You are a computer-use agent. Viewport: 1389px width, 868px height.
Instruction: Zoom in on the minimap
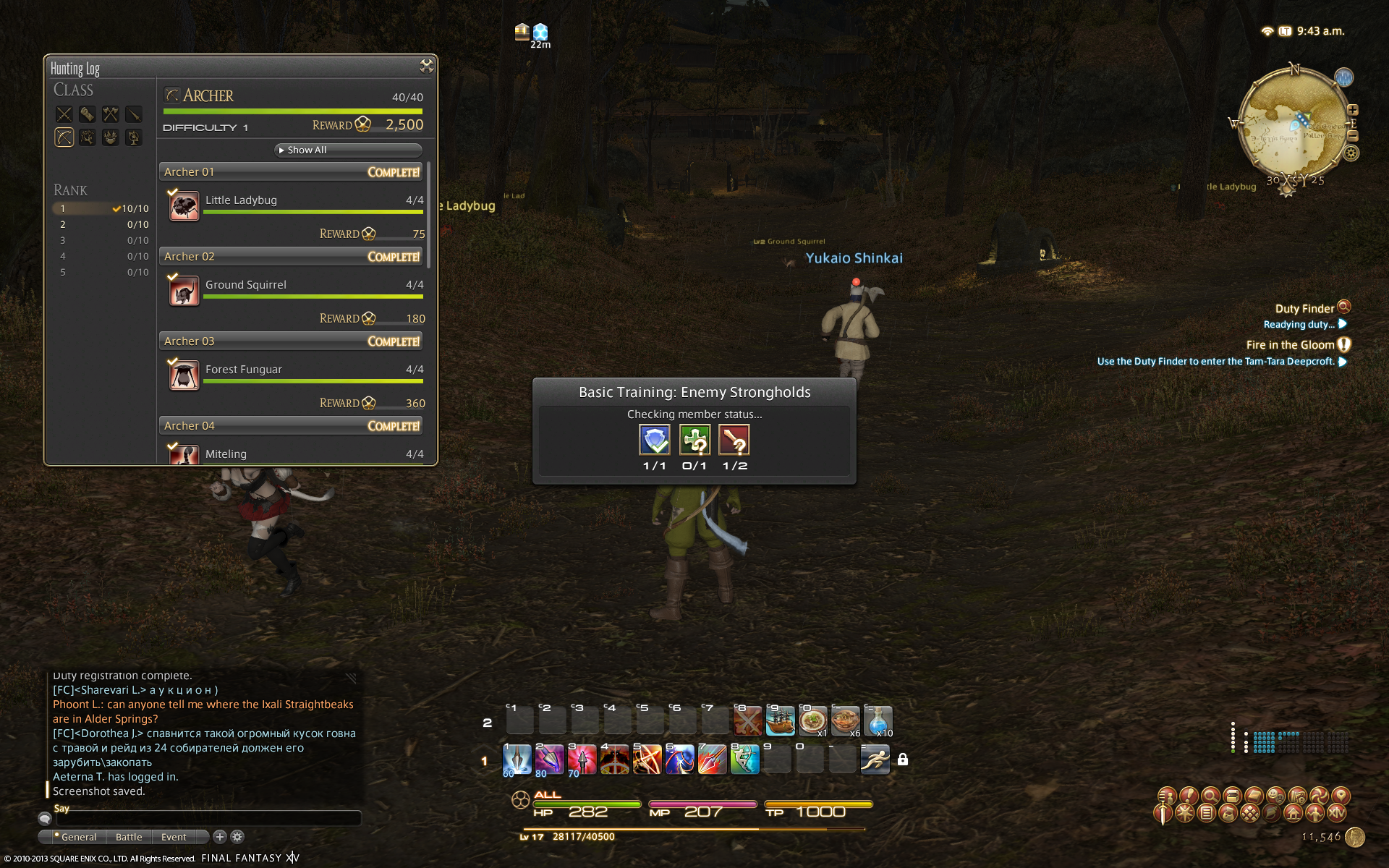click(1353, 111)
